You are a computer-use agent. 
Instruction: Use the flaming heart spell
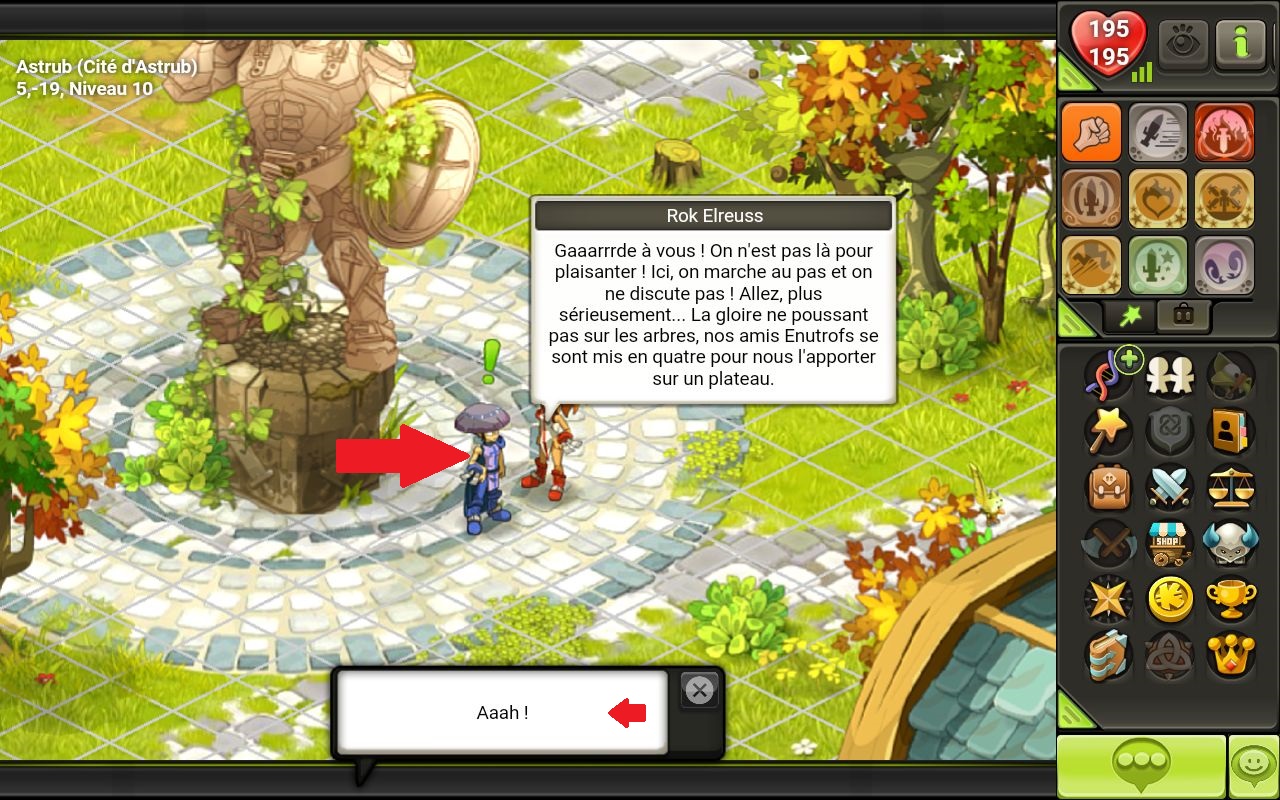coord(1158,199)
